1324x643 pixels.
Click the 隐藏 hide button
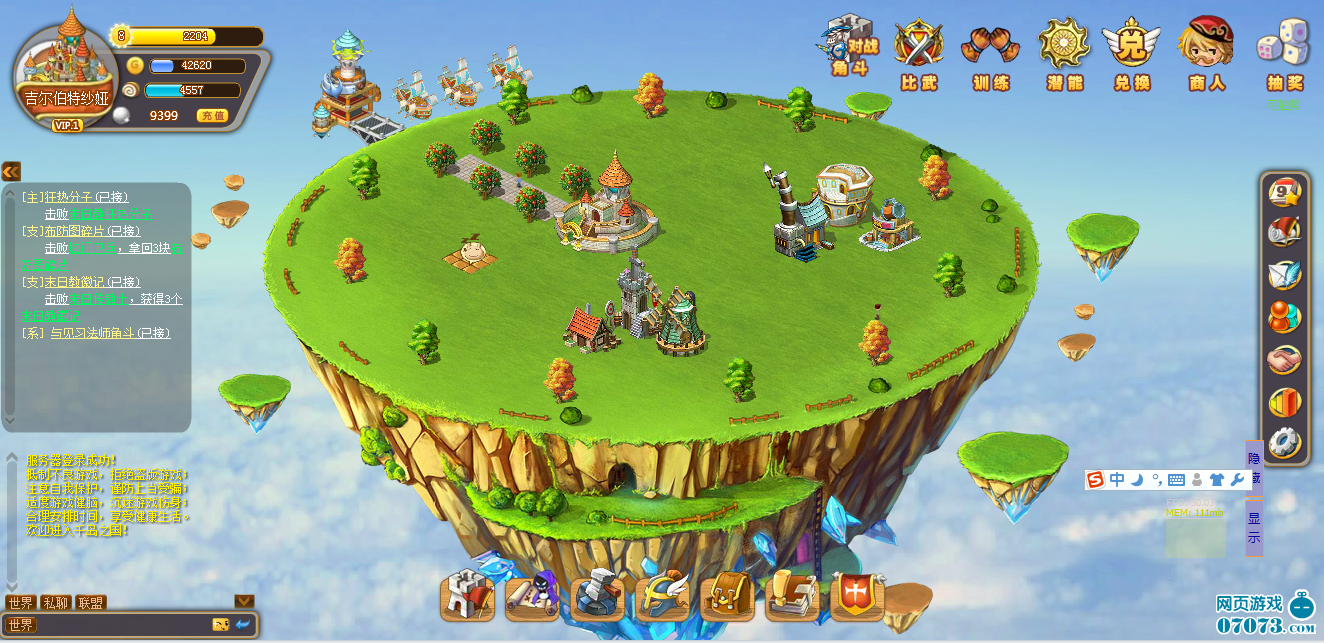[1254, 465]
